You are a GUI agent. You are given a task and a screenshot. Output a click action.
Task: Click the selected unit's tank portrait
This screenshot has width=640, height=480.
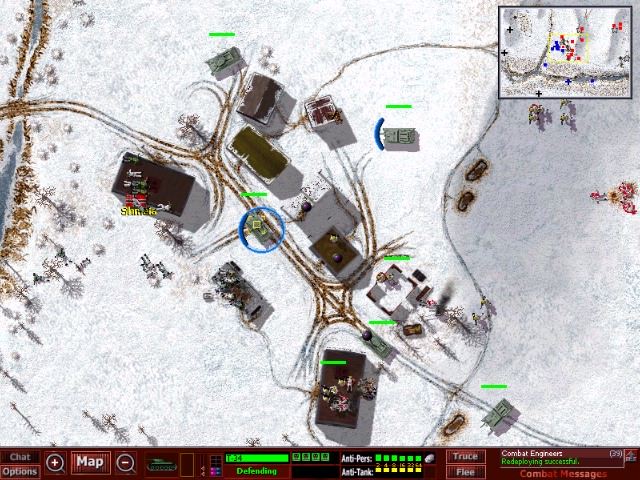(161, 464)
